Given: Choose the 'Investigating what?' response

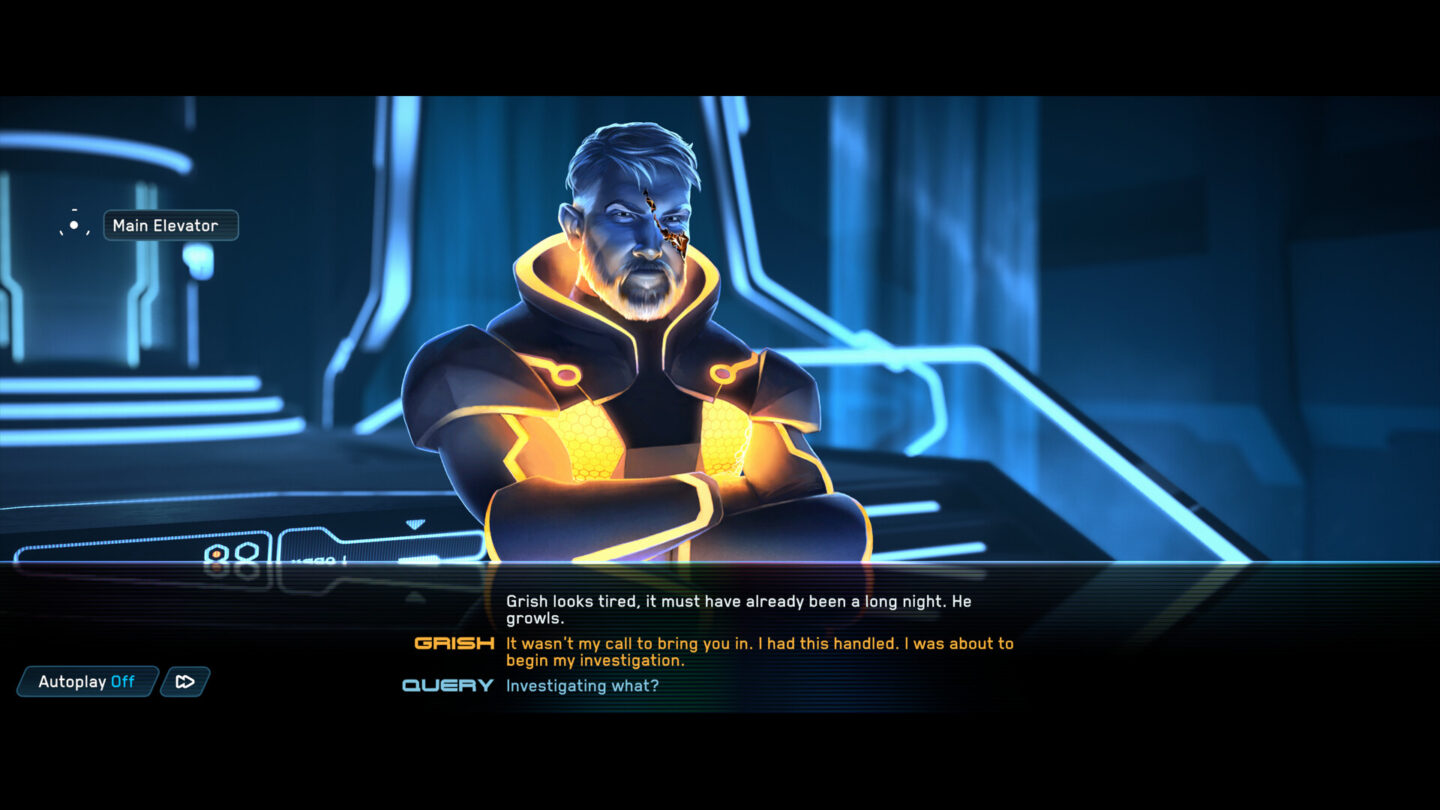Looking at the screenshot, I should (x=584, y=686).
